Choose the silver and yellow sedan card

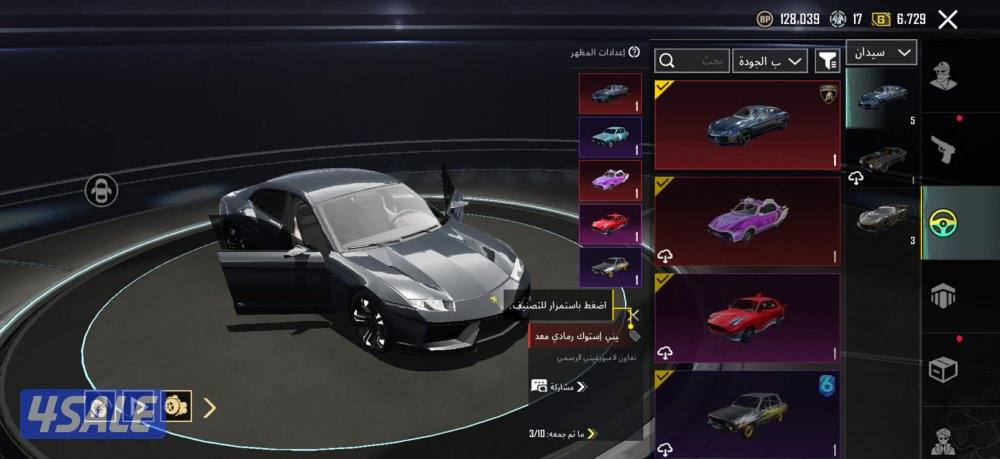(747, 412)
